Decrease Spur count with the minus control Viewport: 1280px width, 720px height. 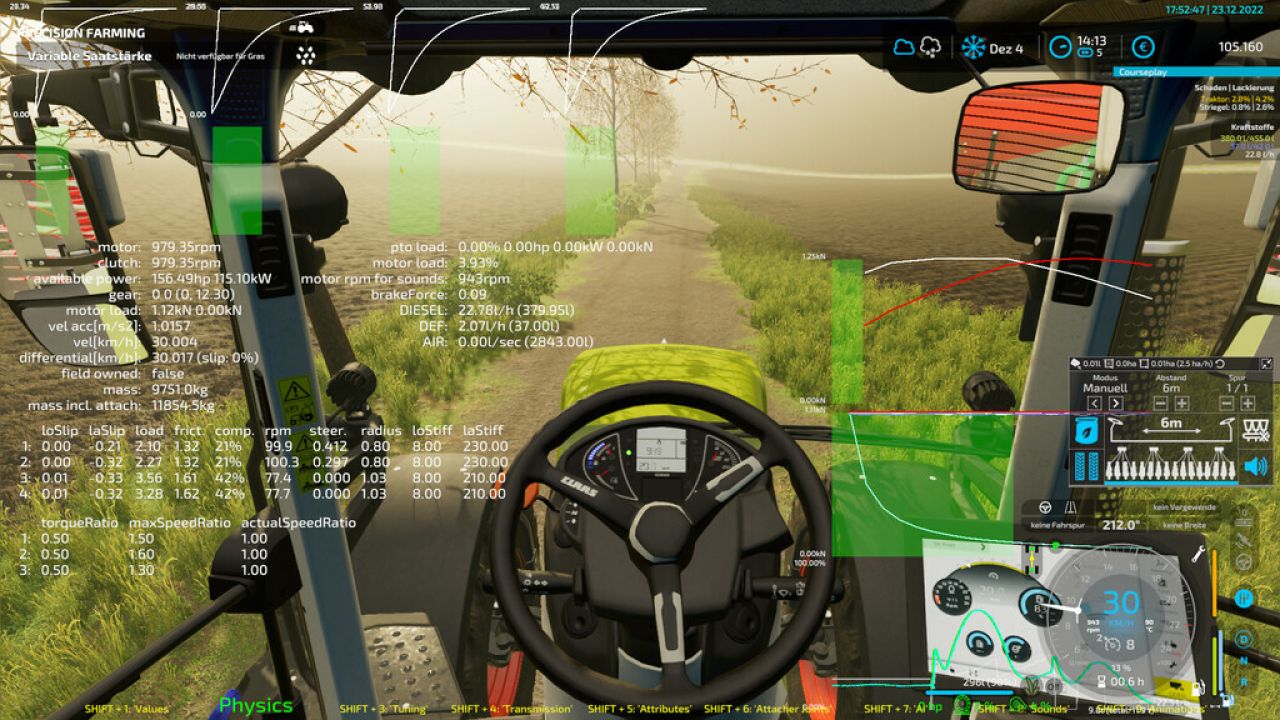(1226, 404)
